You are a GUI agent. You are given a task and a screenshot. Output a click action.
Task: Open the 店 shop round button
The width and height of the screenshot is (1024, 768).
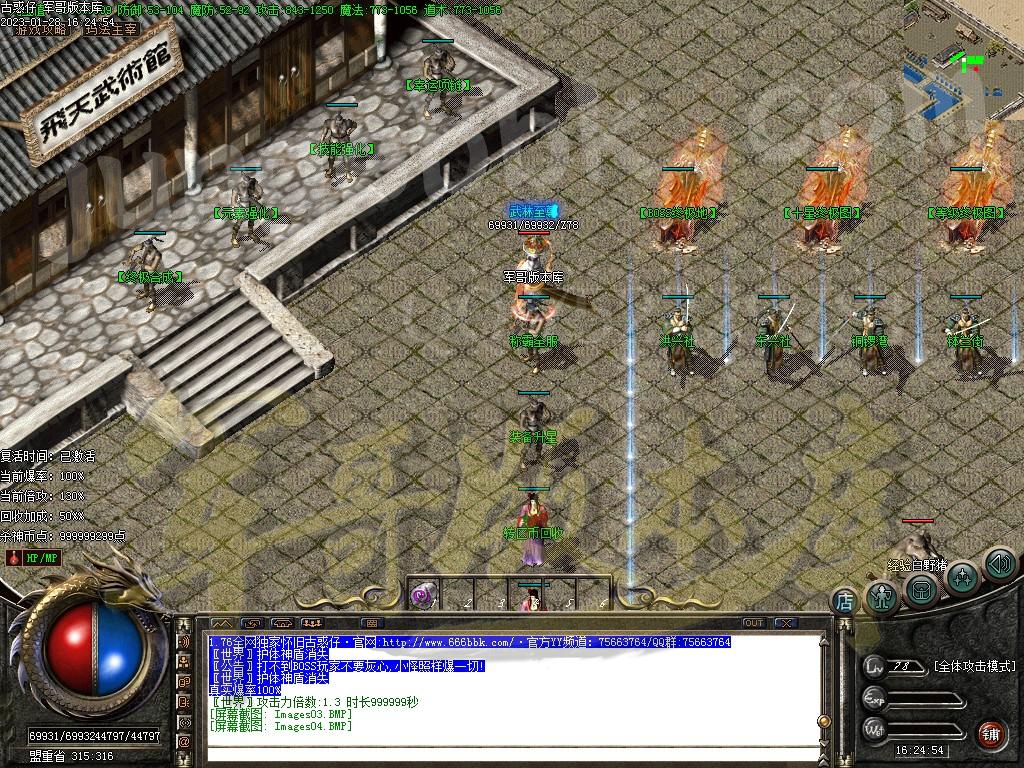pos(845,601)
